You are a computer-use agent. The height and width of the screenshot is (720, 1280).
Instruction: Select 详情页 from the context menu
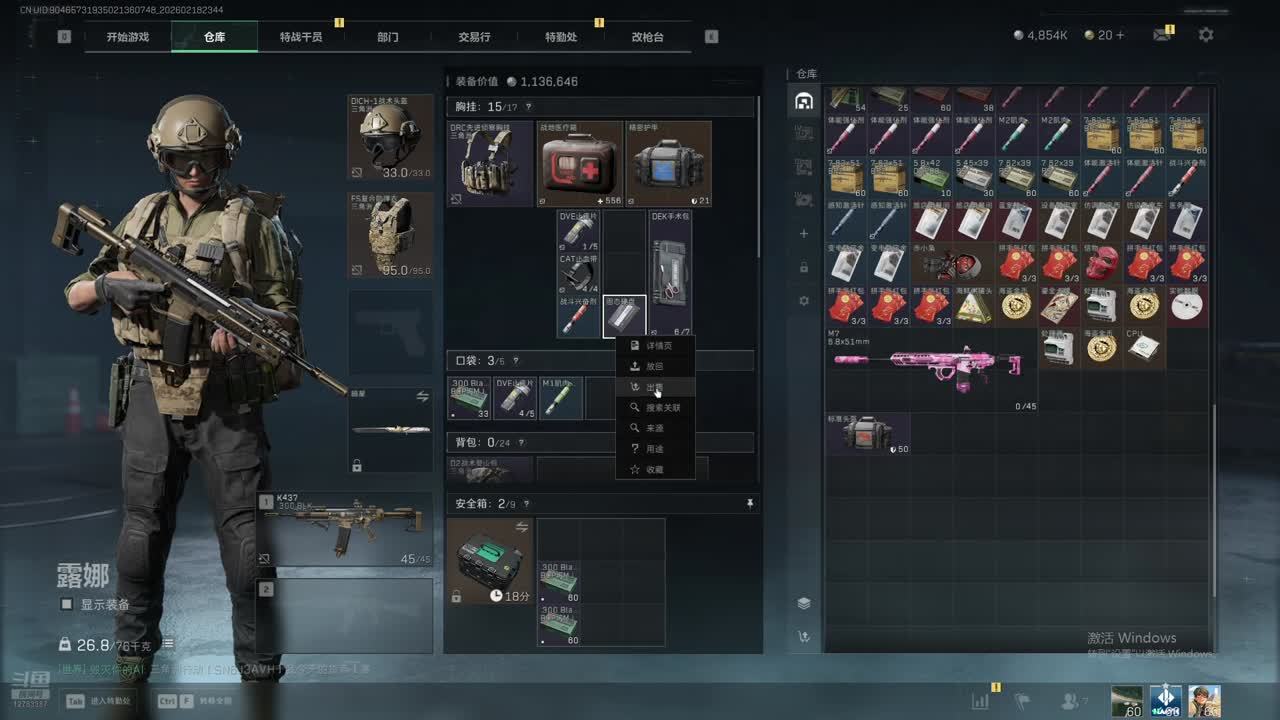(658, 345)
